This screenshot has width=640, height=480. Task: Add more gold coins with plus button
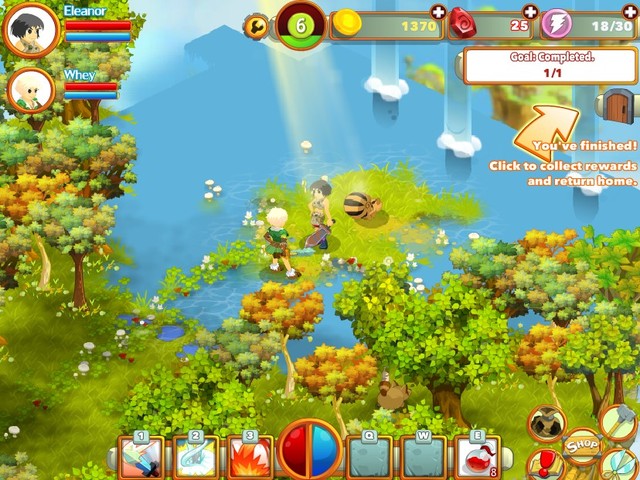(x=438, y=12)
